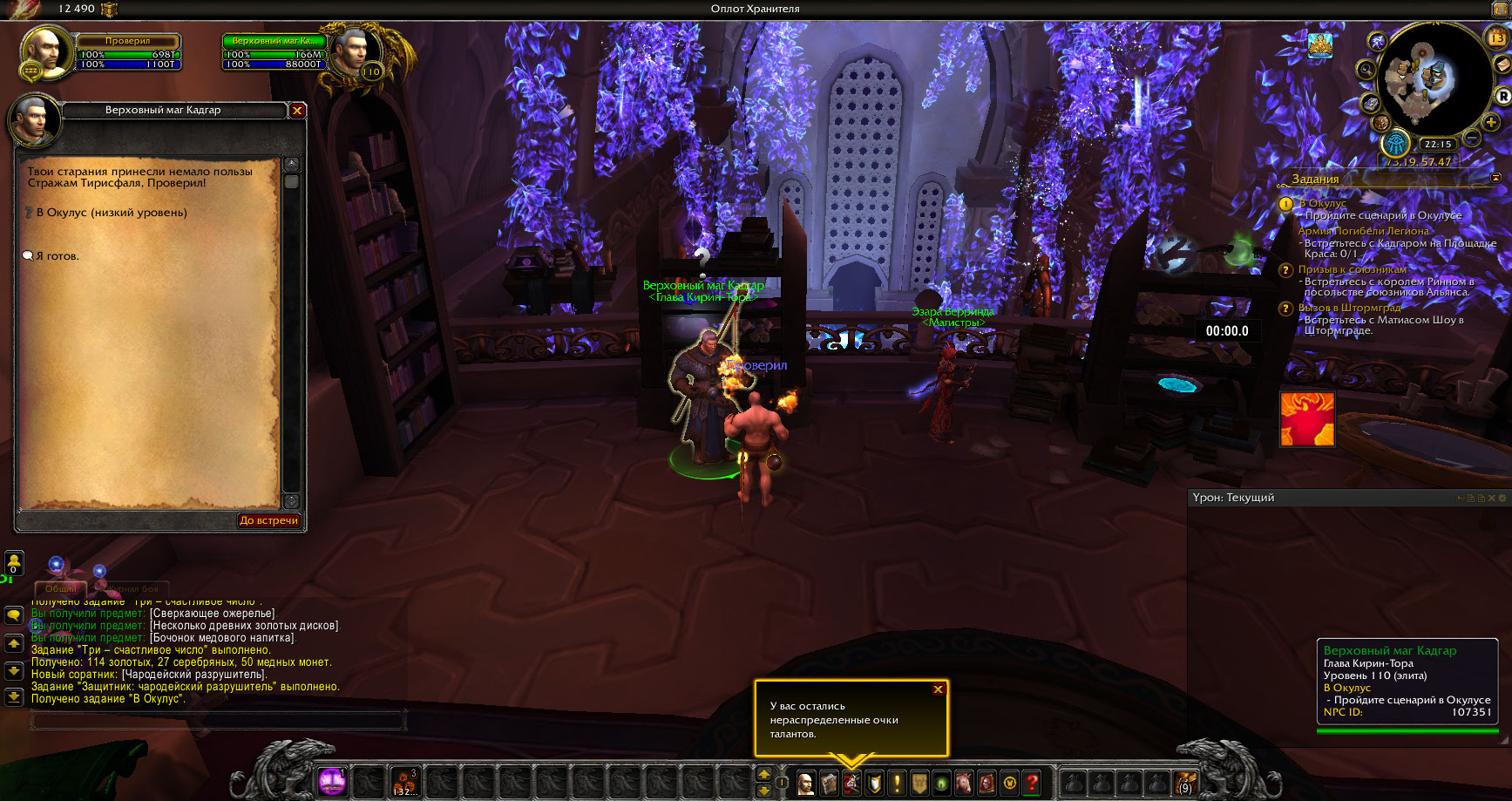Open the backpack bag slot
The width and height of the screenshot is (1512, 801).
(1184, 782)
